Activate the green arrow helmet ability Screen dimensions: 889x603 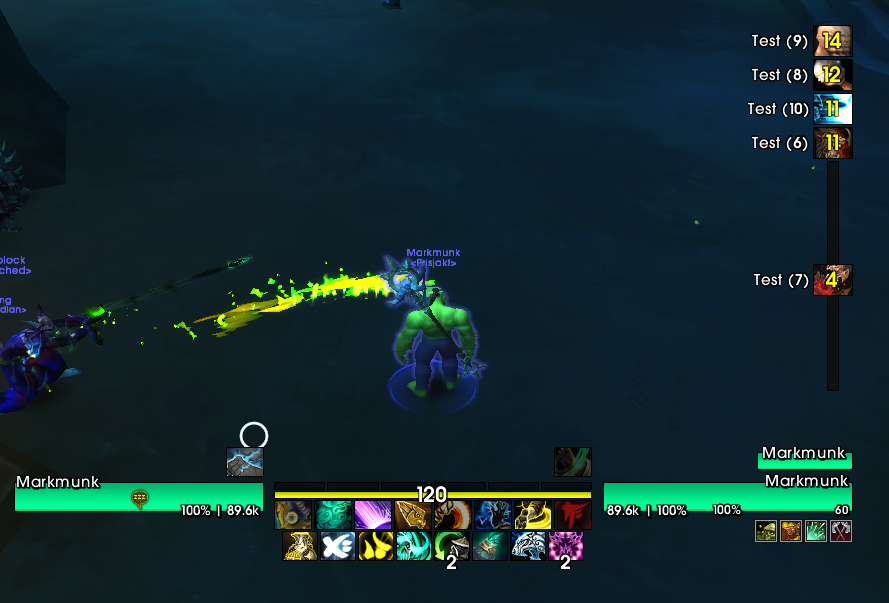click(x=451, y=546)
